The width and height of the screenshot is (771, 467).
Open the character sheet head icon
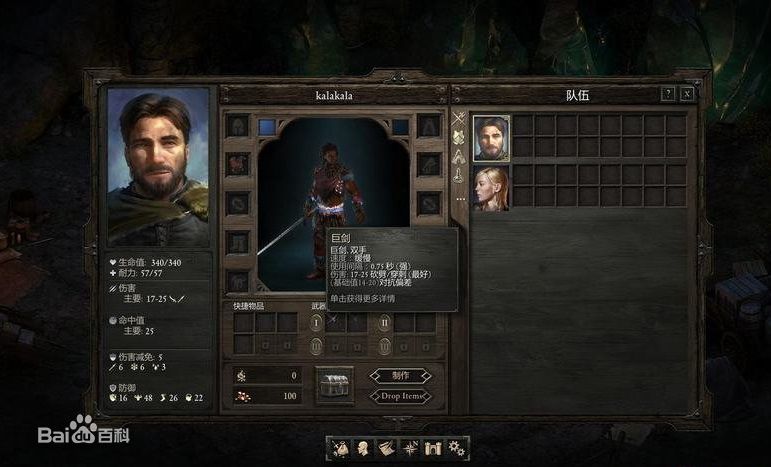point(364,447)
